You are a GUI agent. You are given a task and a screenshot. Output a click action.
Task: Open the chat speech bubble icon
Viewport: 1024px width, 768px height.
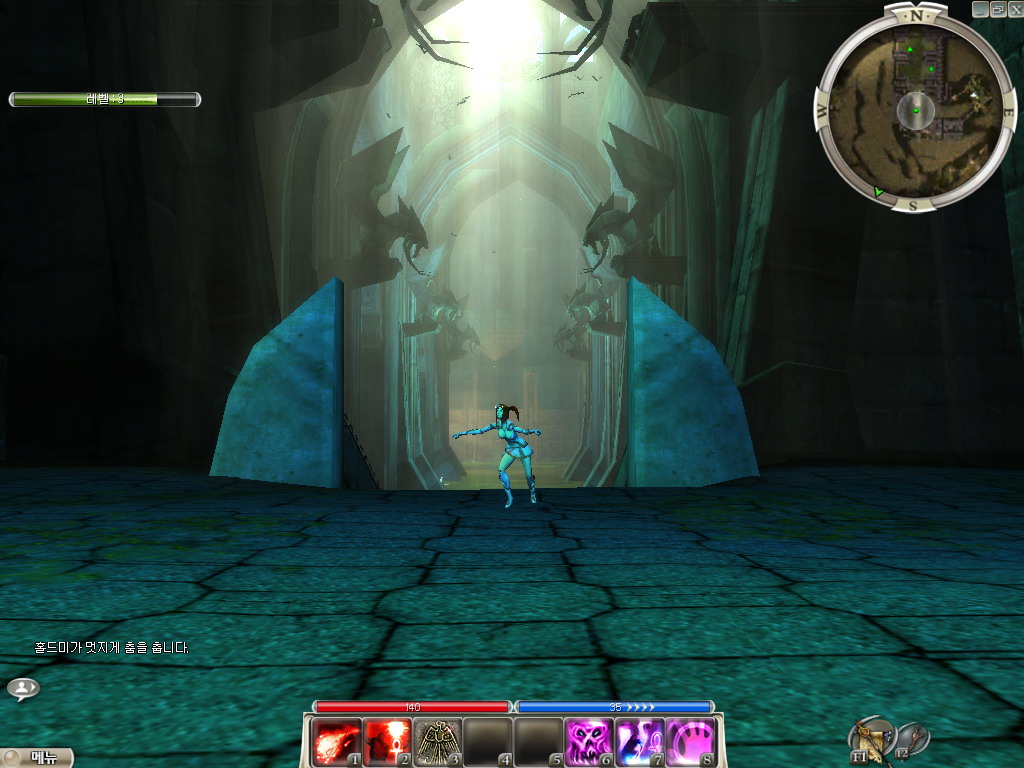(22, 688)
